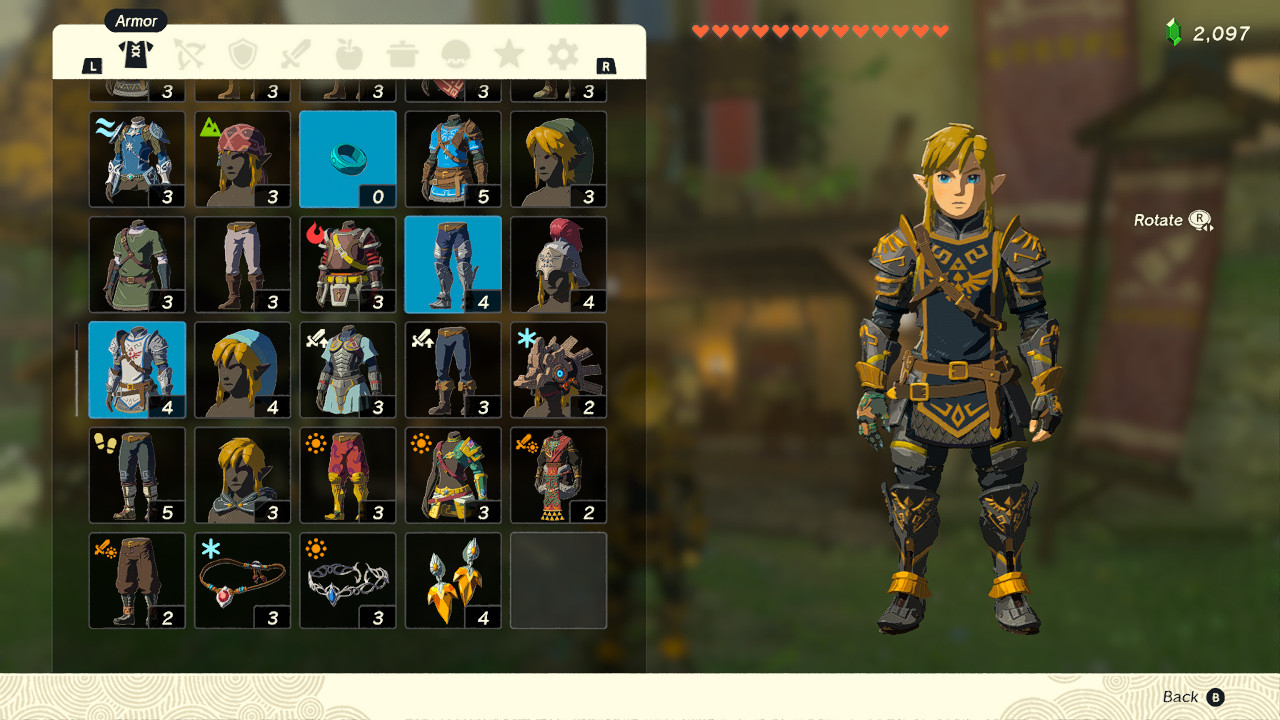Image resolution: width=1280 pixels, height=720 pixels.
Task: Unequip the highlighted Soldier's Armor chestpiece
Action: point(137,369)
